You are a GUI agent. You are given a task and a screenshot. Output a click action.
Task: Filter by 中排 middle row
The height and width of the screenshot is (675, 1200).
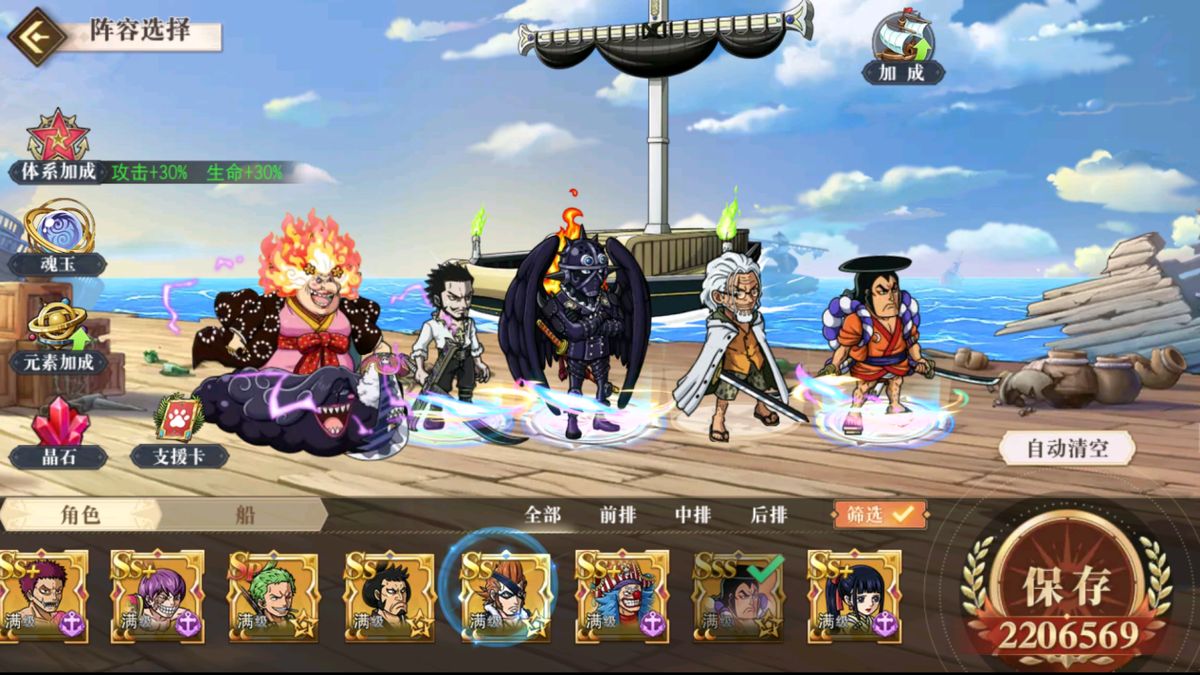[x=693, y=515]
